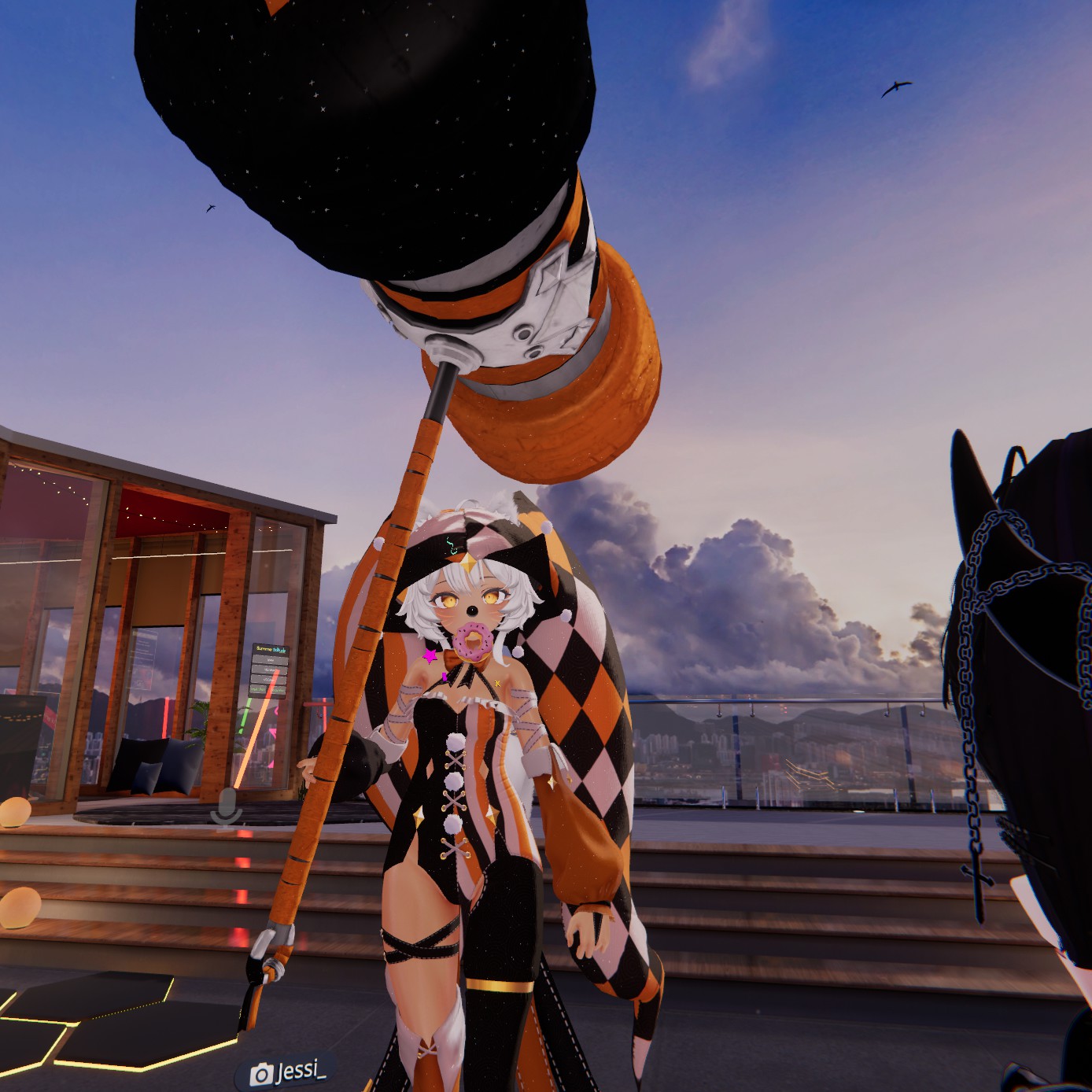Viewport: 1092px width, 1092px height.
Task: Toggle the microphone mute icon
Action: coord(227,808)
